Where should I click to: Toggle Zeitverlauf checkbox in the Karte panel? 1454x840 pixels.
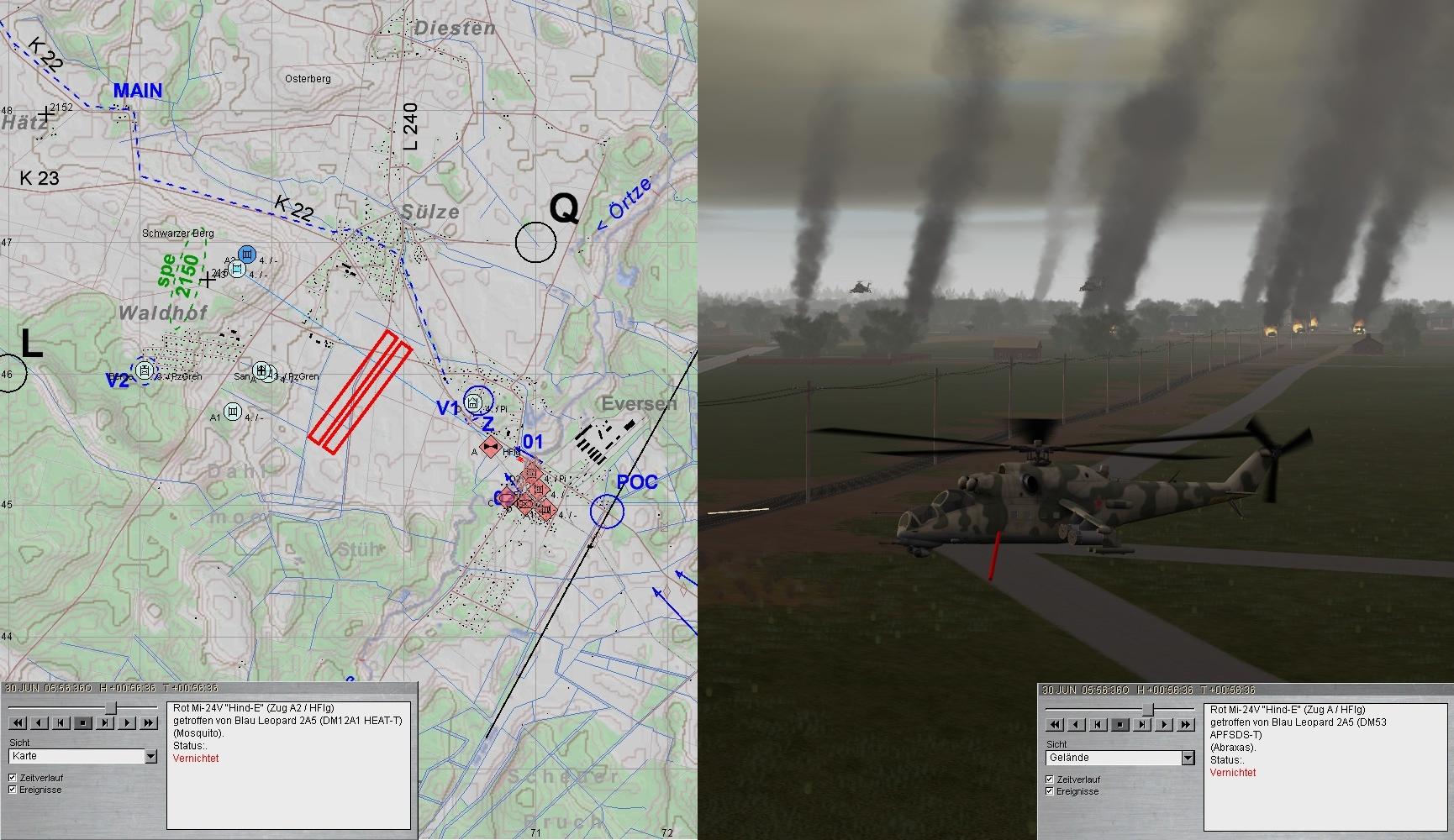click(x=13, y=778)
